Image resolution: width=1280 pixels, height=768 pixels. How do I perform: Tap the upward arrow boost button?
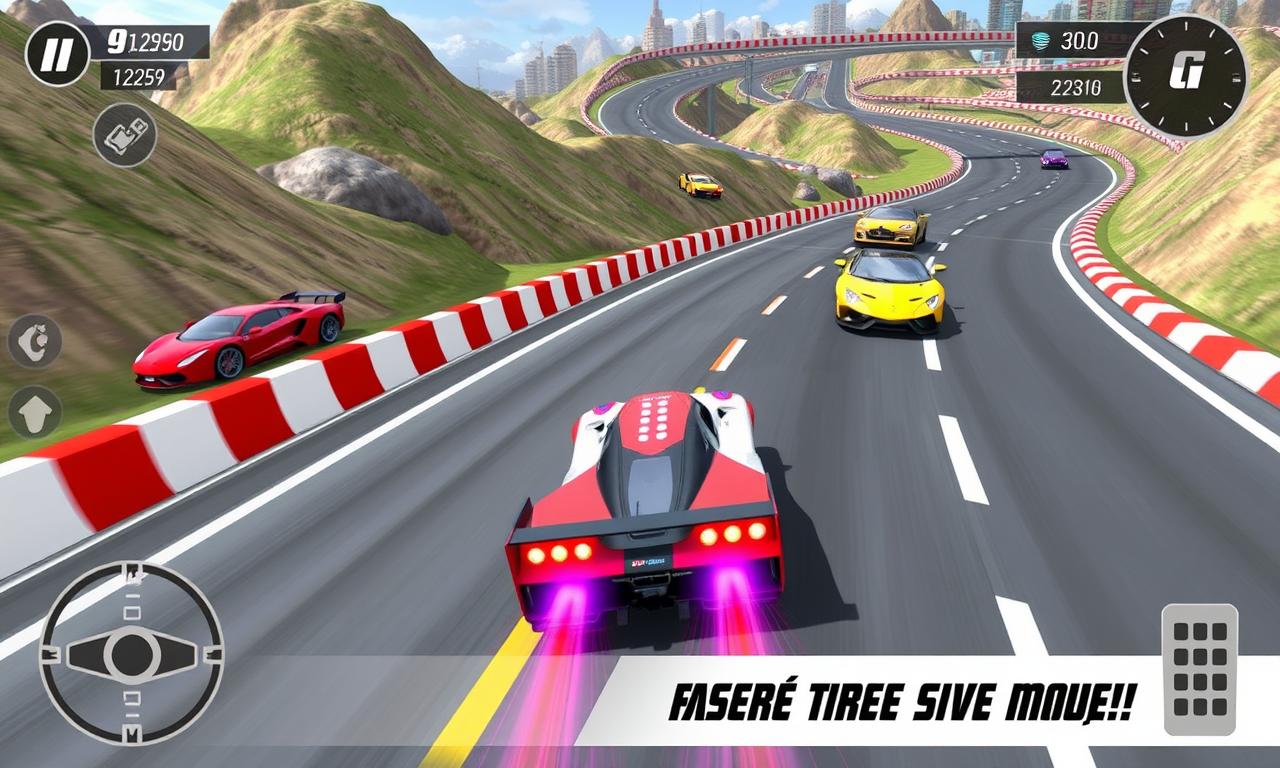[35, 412]
